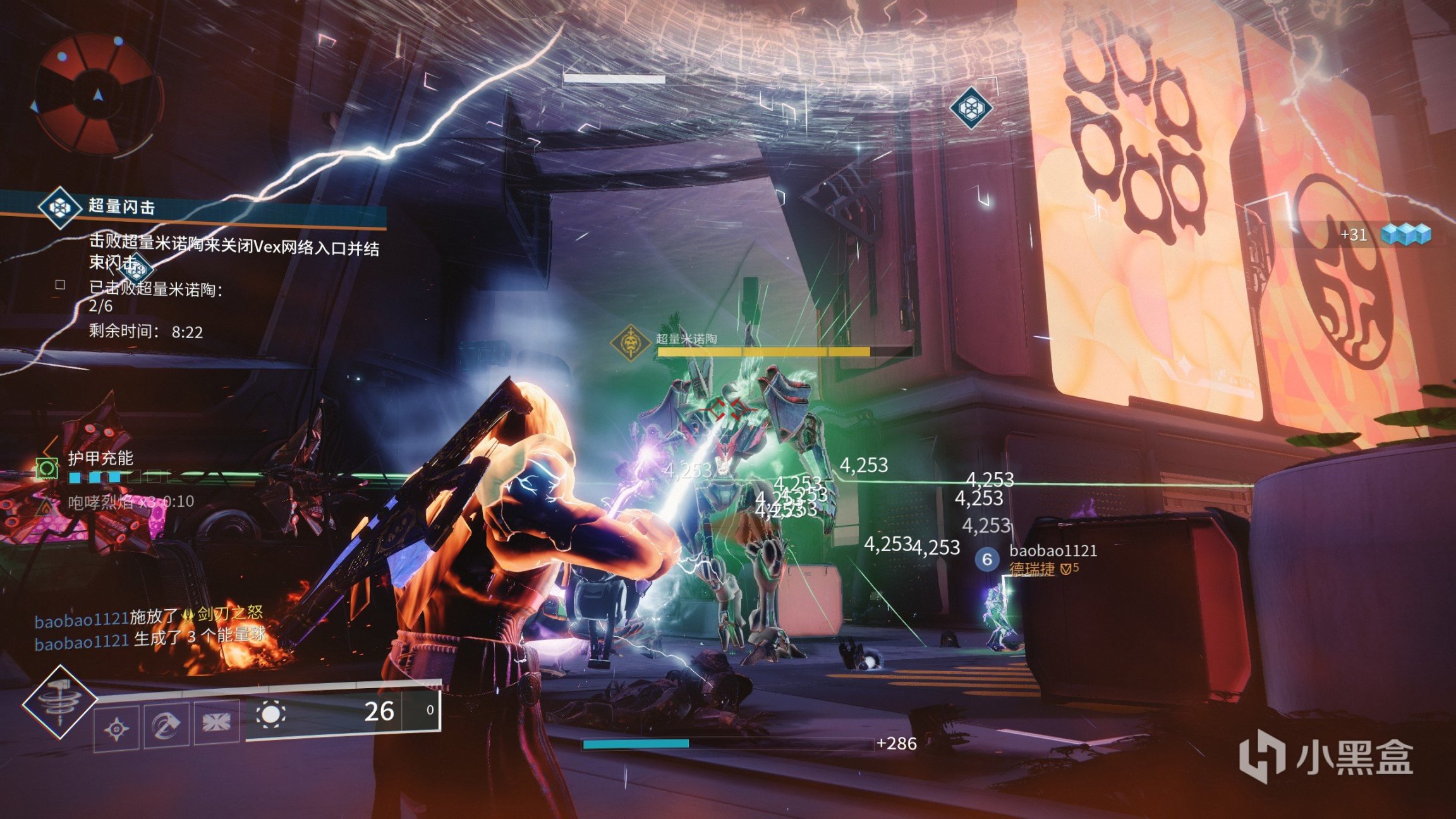Image resolution: width=1456 pixels, height=819 pixels.
Task: Click the radar in the corner
Action: click(x=96, y=95)
